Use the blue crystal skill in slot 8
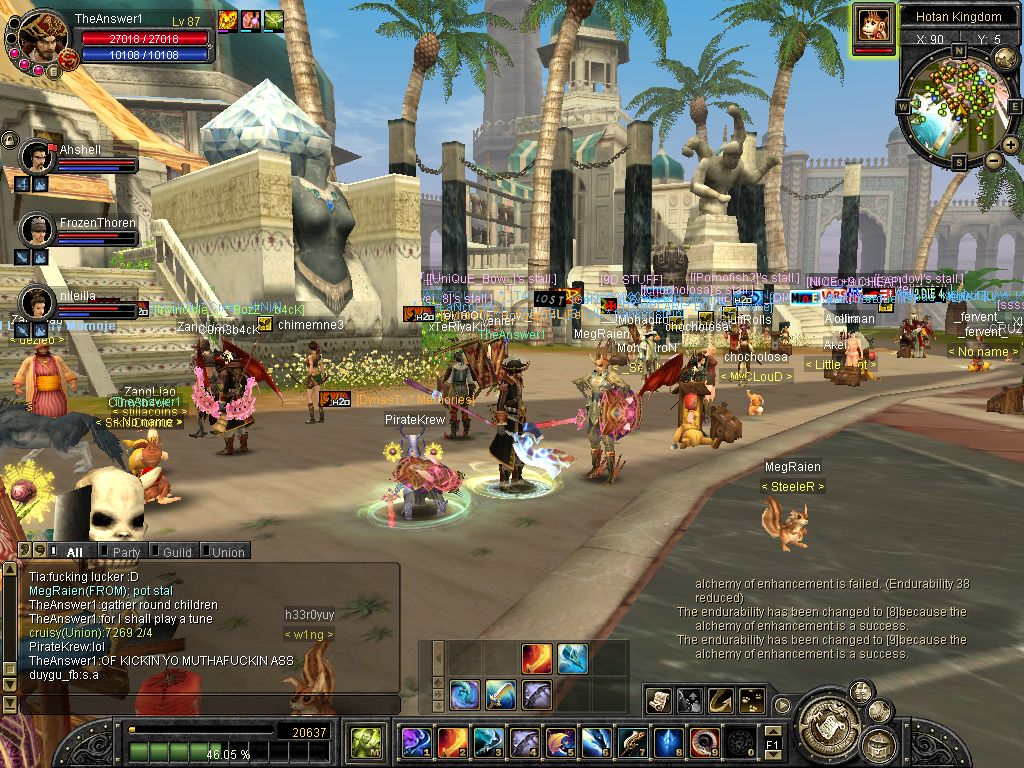Image resolution: width=1024 pixels, height=768 pixels. 669,741
